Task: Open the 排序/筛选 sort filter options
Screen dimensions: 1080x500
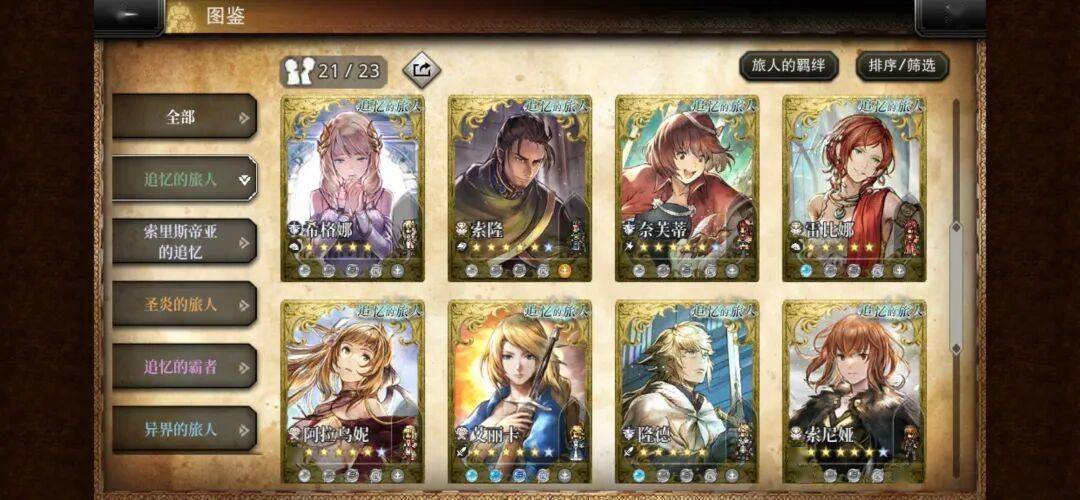Action: pyautogui.click(x=902, y=66)
